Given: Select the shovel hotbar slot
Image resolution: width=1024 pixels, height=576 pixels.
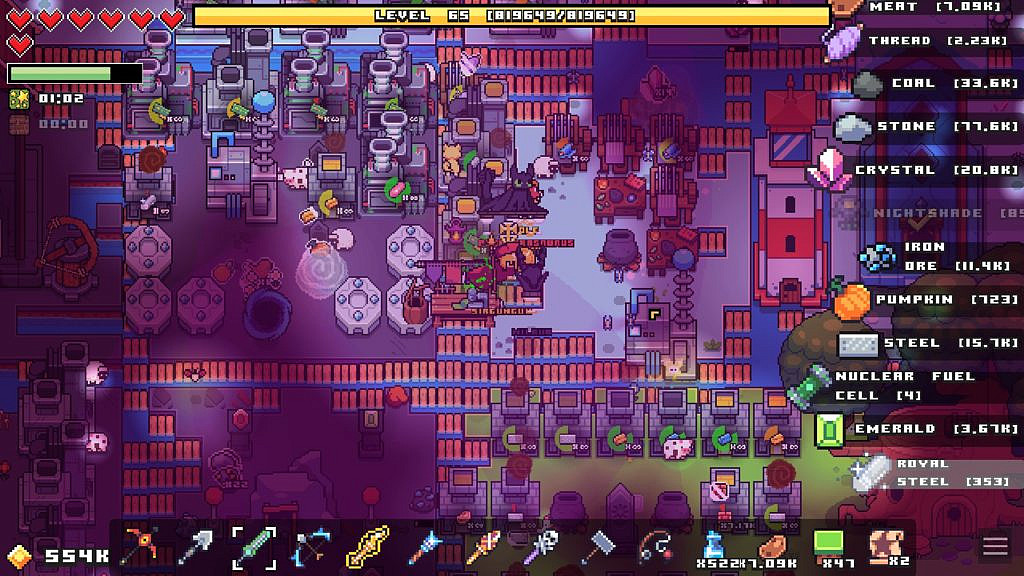Looking at the screenshot, I should click(196, 546).
